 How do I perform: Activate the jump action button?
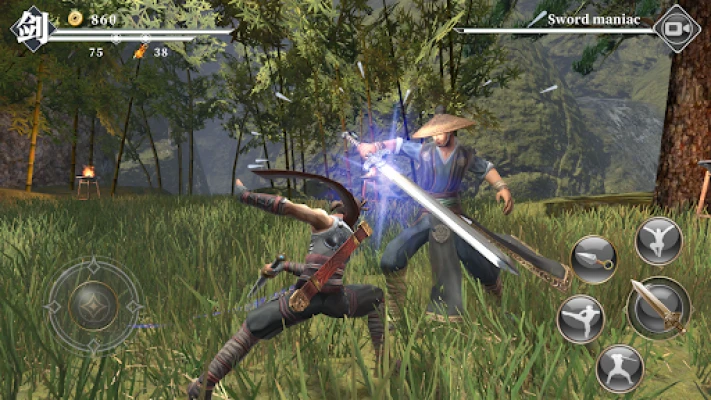coord(659,240)
